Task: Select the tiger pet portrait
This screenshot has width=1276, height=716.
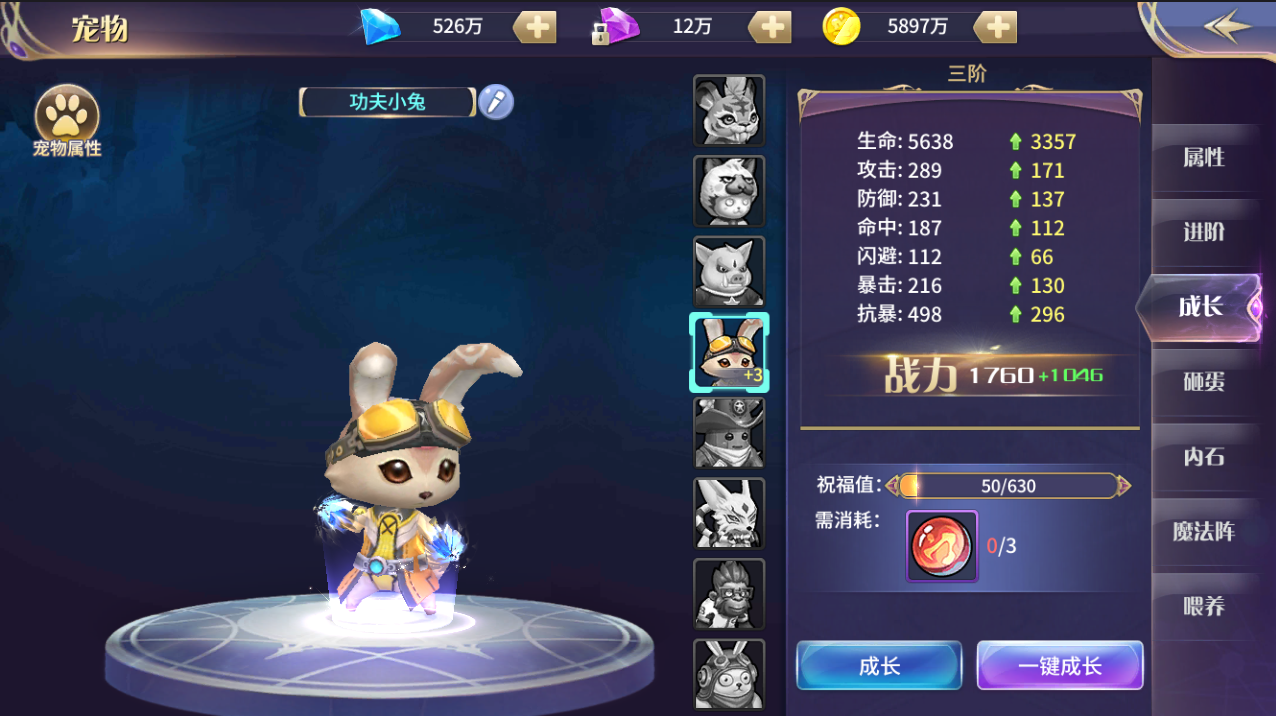Action: (x=729, y=110)
